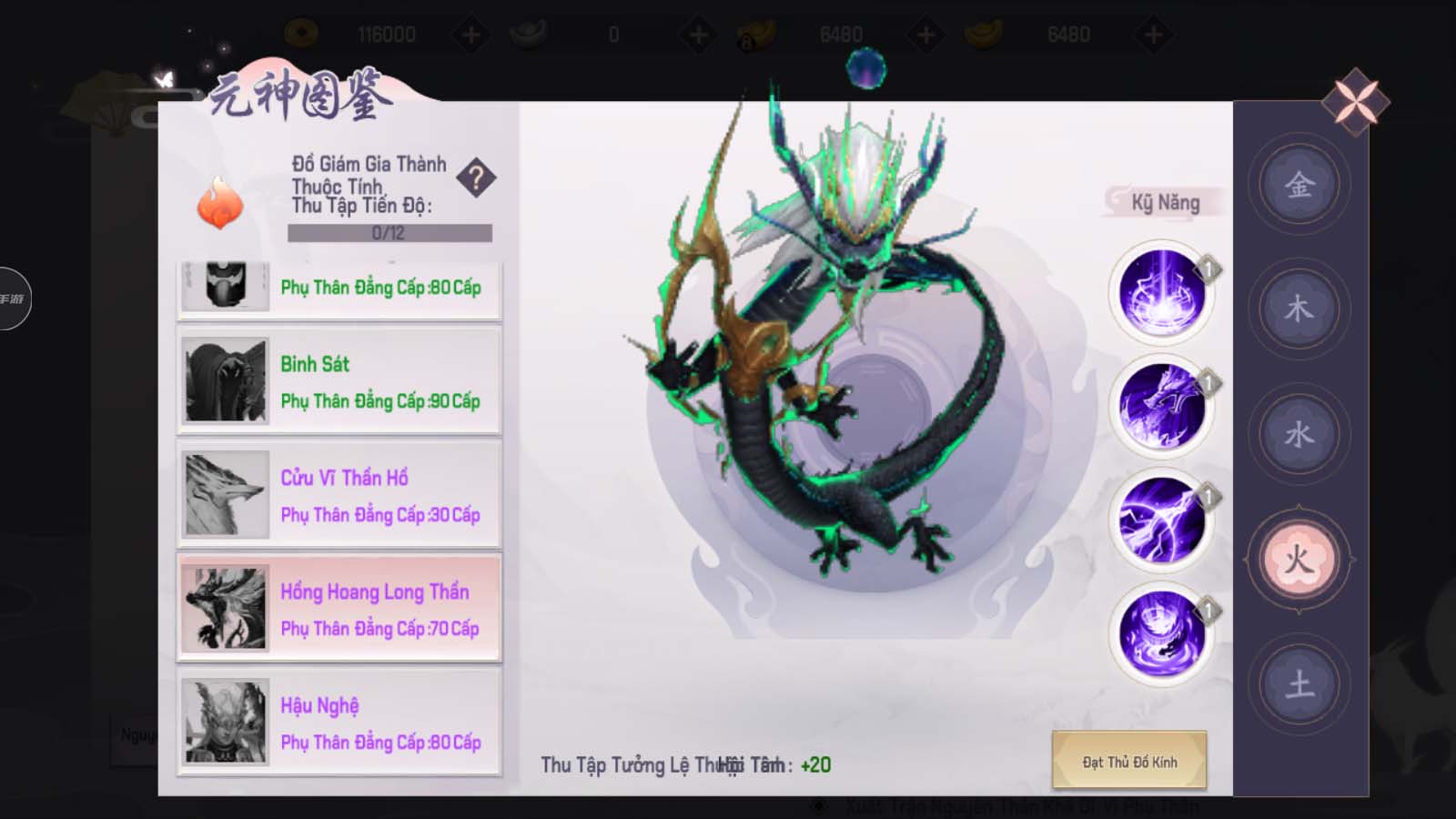This screenshot has width=1456, height=819.
Task: Select Binh Sát from the spirit list
Action: point(339,381)
